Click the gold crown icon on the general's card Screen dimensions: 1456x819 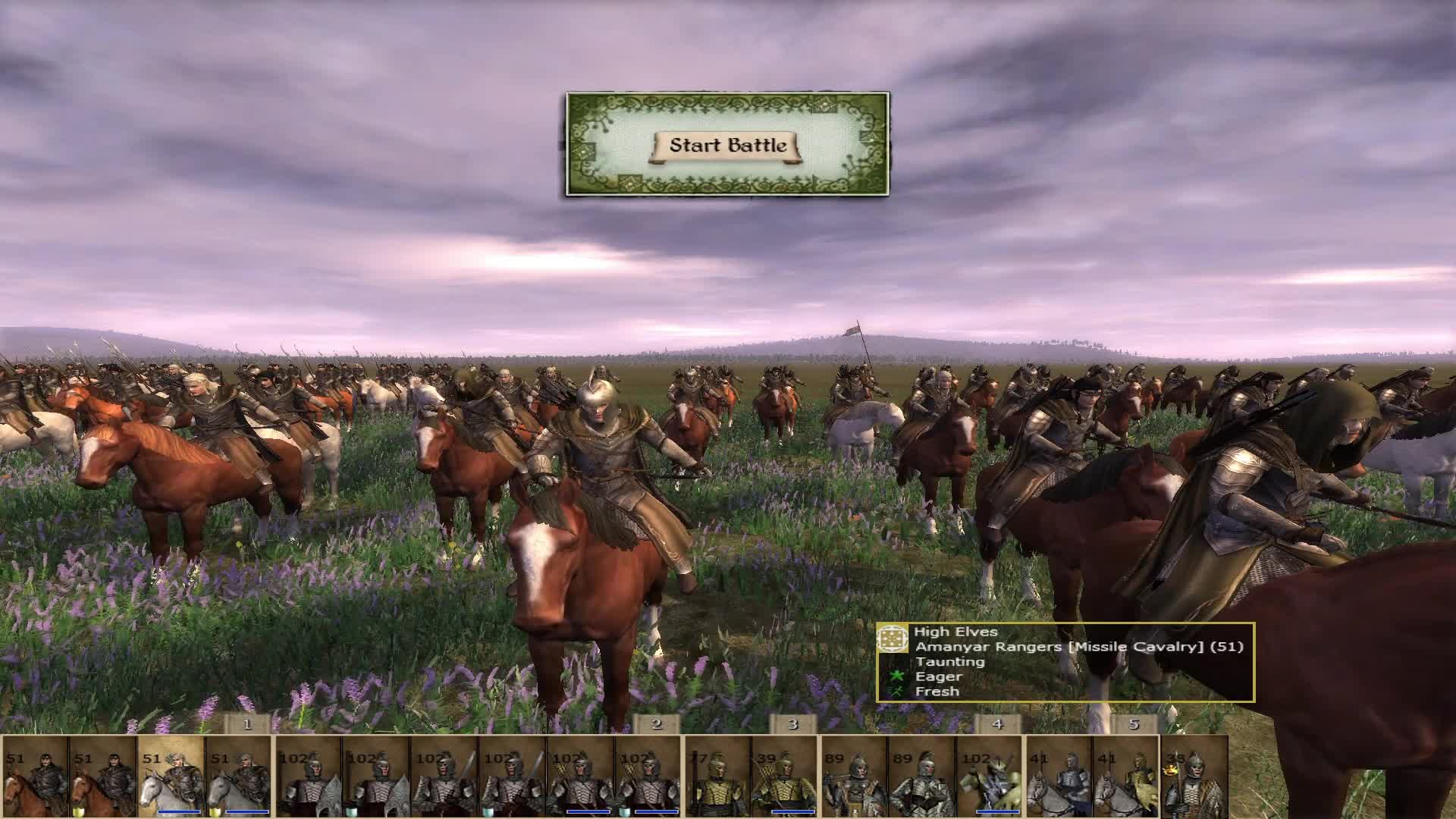pyautogui.click(x=1170, y=767)
